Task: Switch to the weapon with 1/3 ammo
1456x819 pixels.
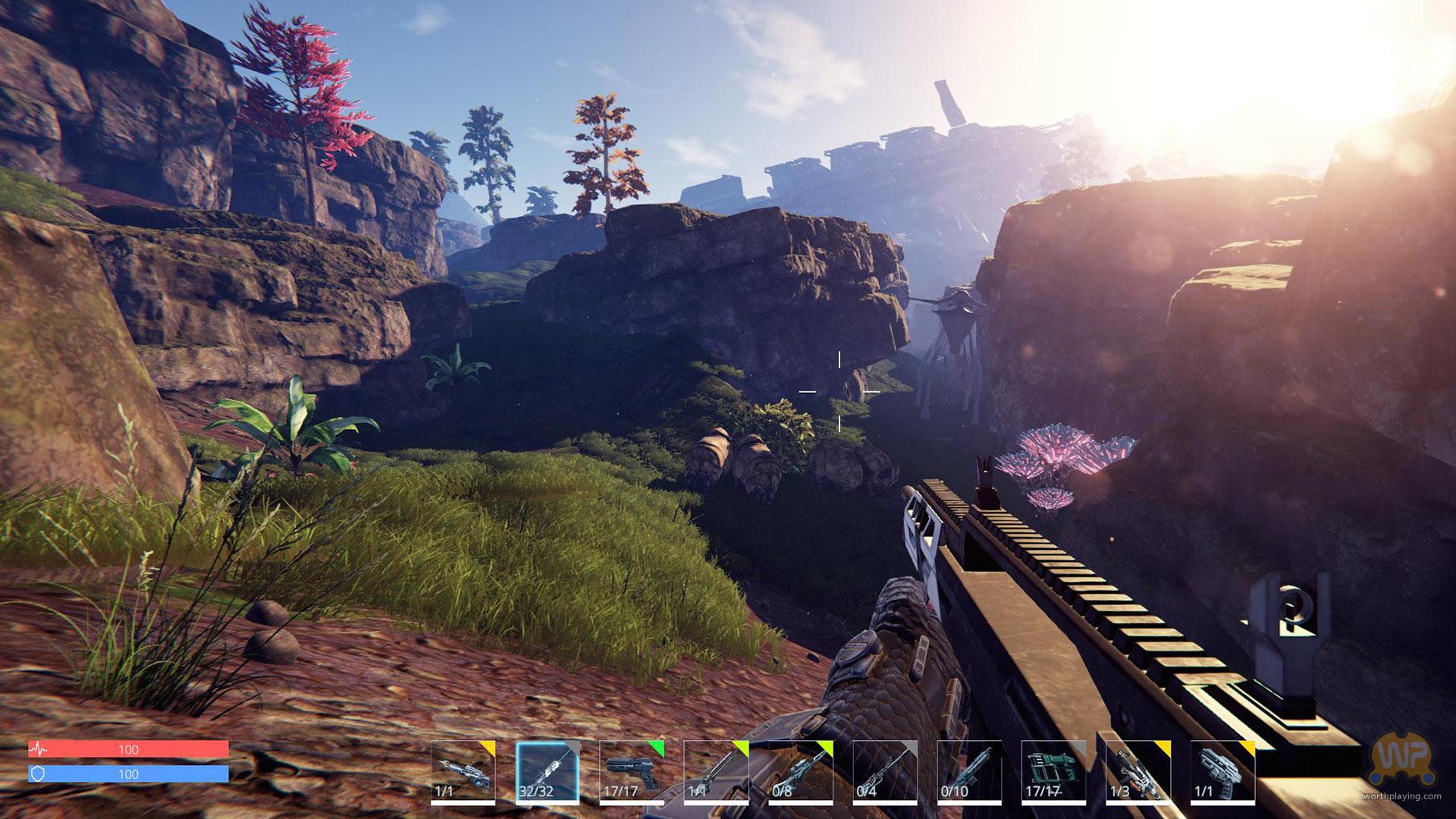Action: pyautogui.click(x=1137, y=771)
